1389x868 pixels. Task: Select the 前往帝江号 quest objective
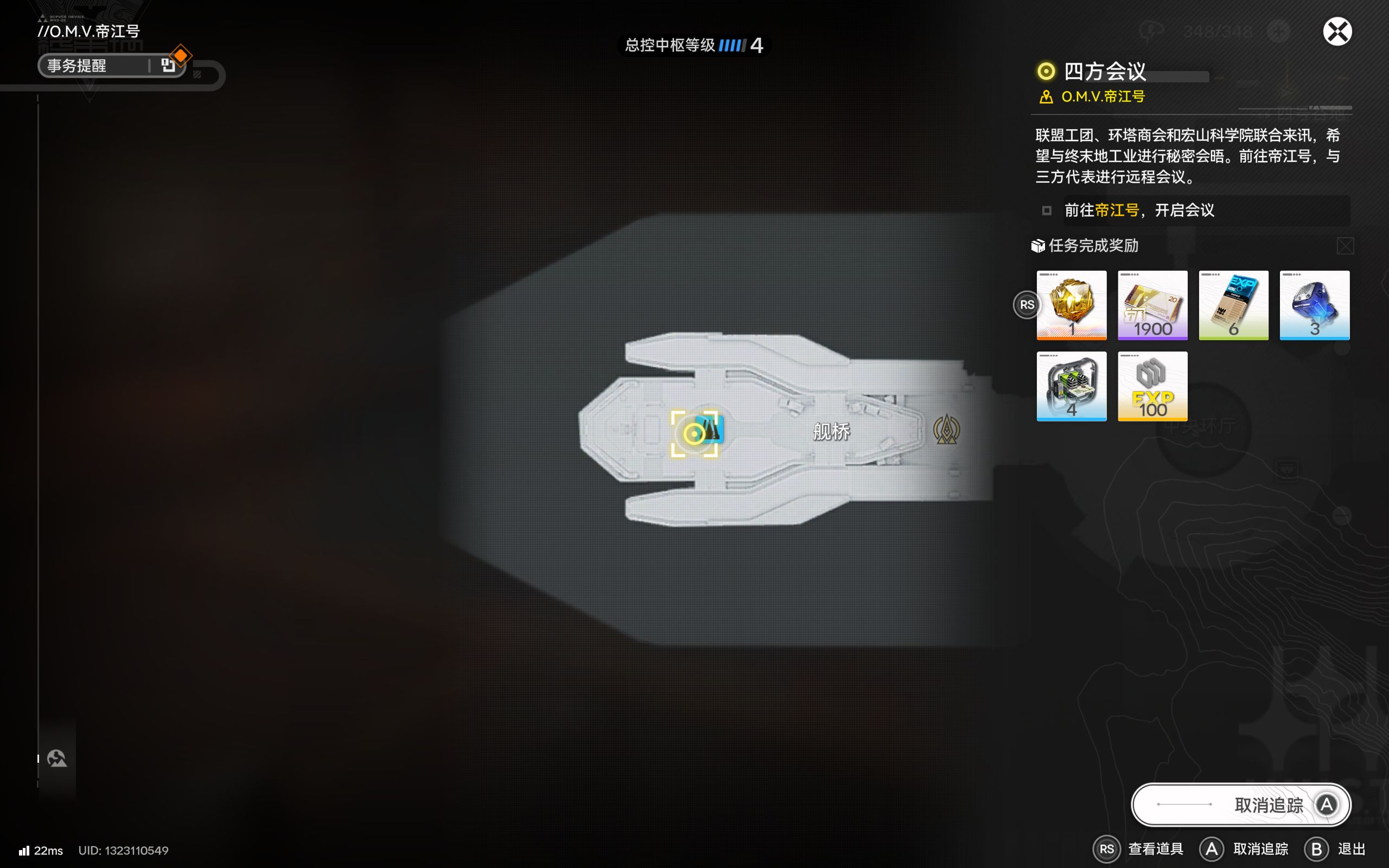(1139, 210)
